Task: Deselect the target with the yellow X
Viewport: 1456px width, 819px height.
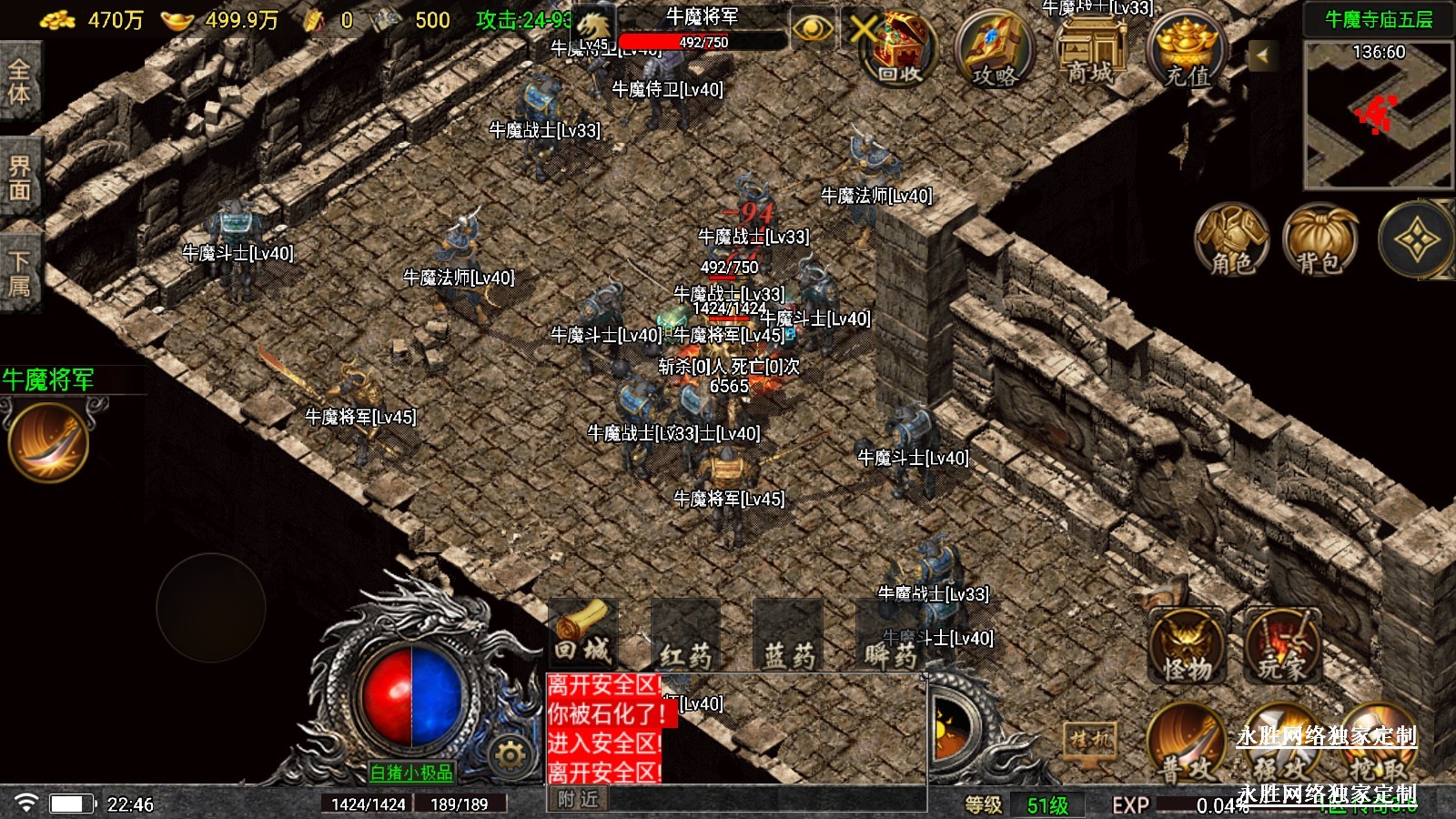Action: (x=860, y=29)
